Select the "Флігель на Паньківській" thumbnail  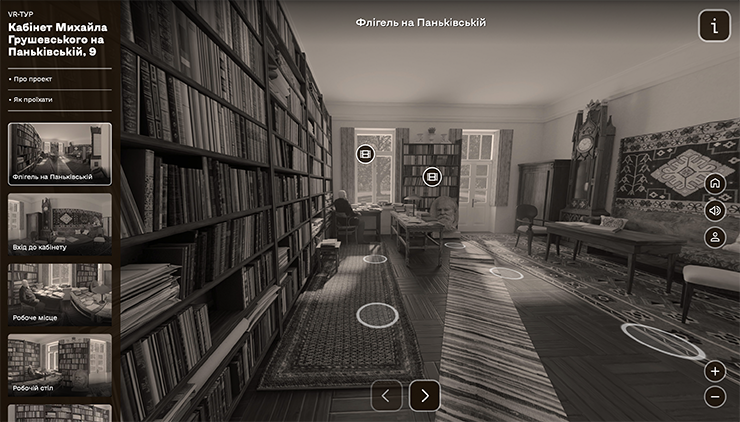pos(60,154)
